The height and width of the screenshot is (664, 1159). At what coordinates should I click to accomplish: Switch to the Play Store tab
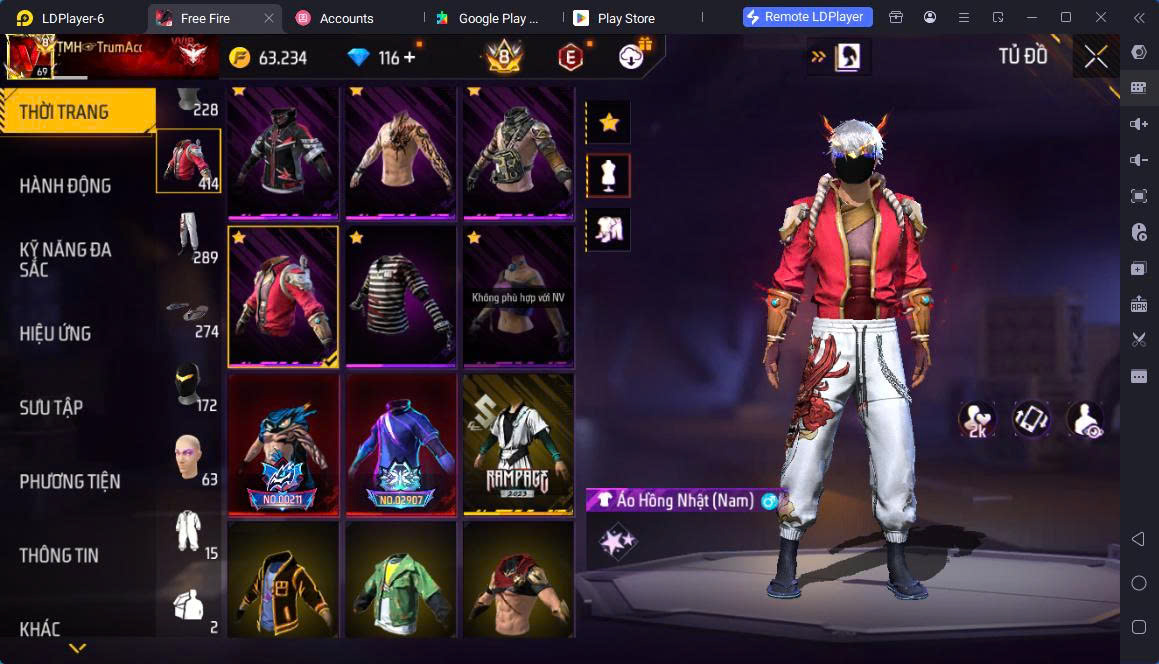tap(624, 18)
